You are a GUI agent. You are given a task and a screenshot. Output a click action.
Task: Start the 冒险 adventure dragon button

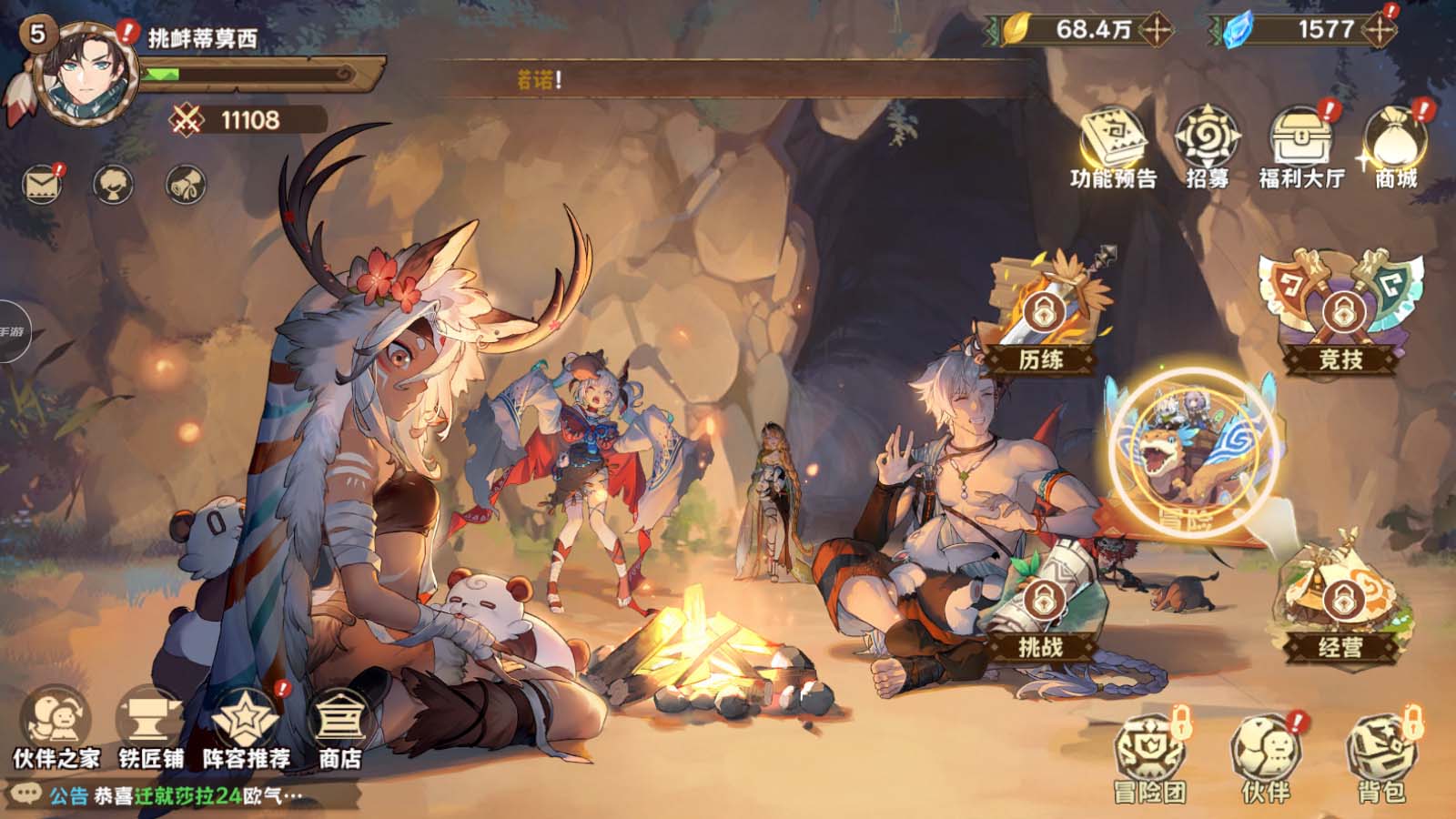coord(1192,452)
